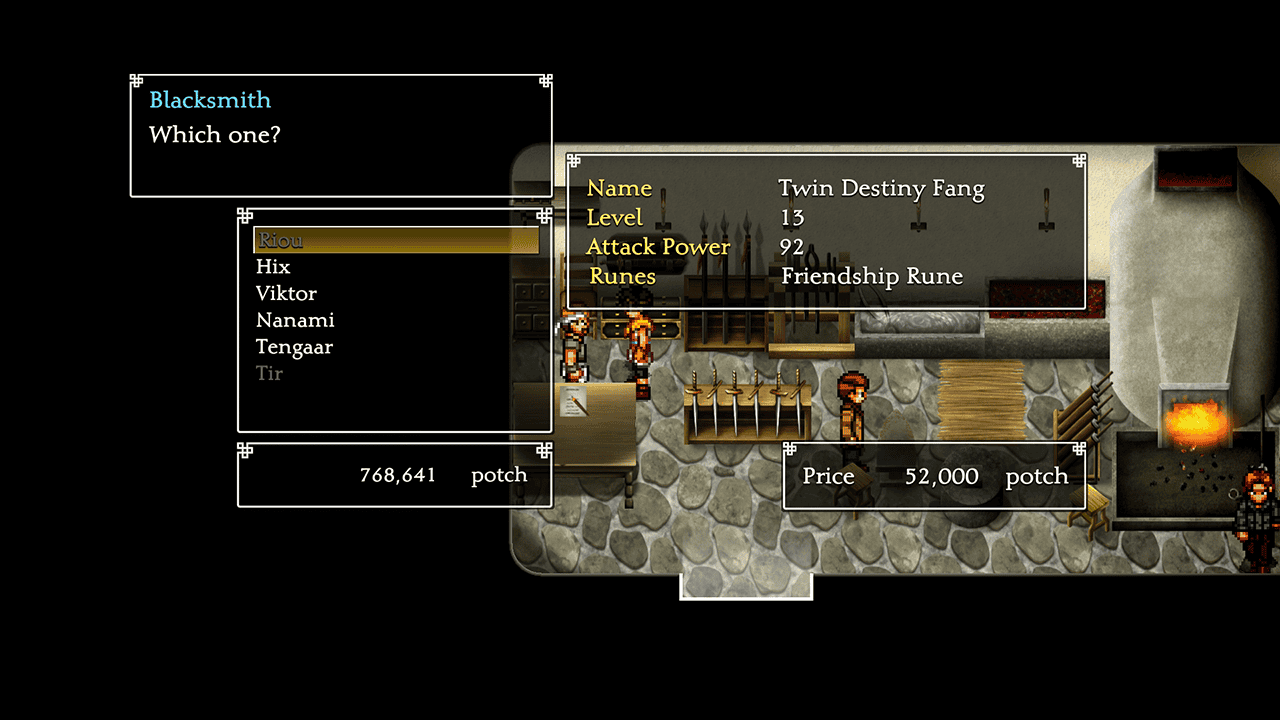Image resolution: width=1280 pixels, height=720 pixels.
Task: Pick Viktor from the party list
Action: point(286,294)
